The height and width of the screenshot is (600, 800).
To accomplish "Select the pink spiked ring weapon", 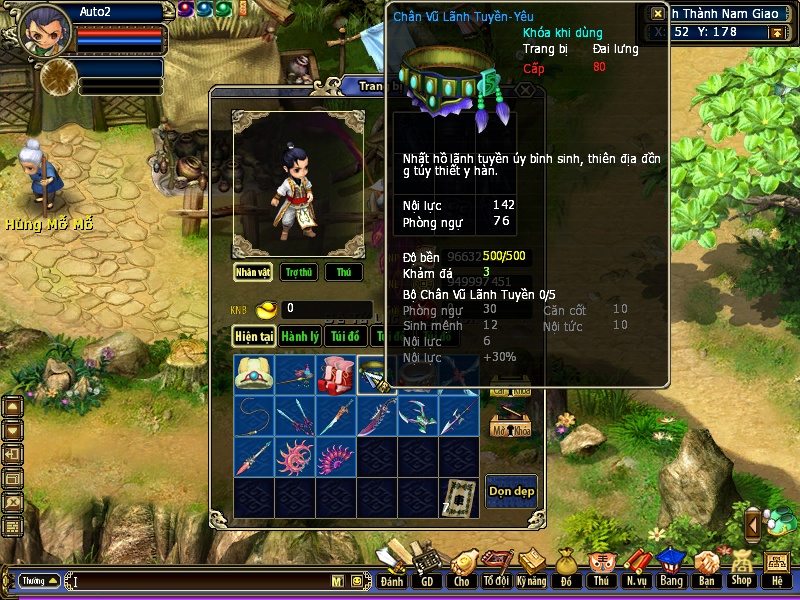I will (295, 457).
